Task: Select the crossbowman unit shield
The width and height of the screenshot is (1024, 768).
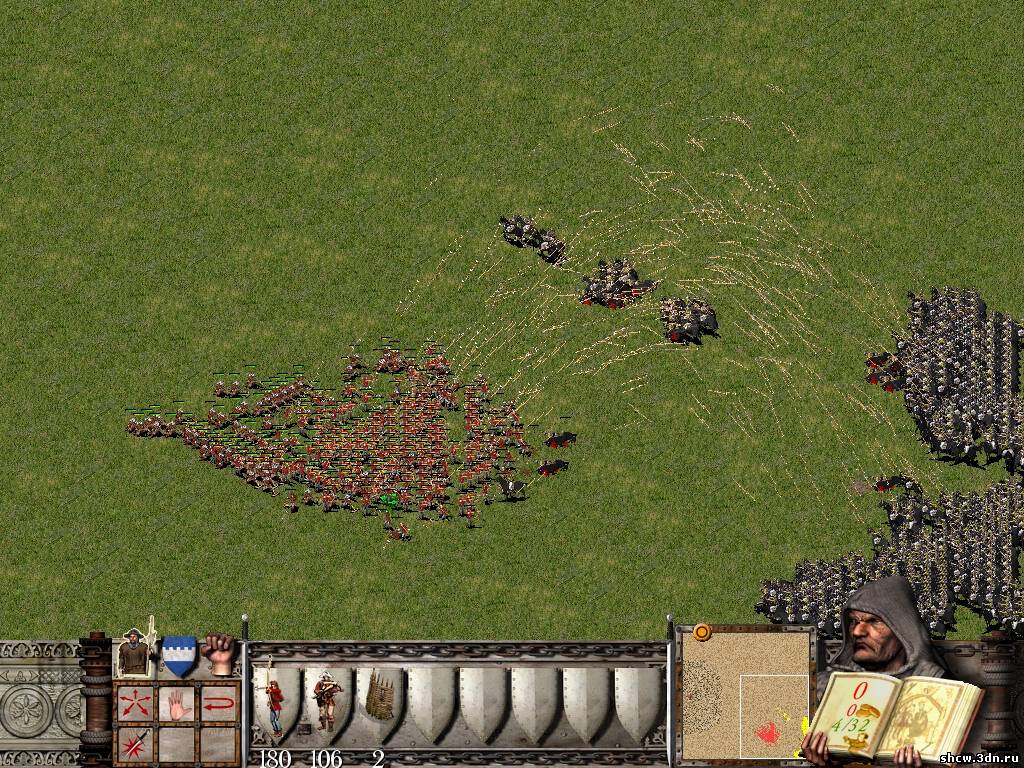Action: [327, 702]
